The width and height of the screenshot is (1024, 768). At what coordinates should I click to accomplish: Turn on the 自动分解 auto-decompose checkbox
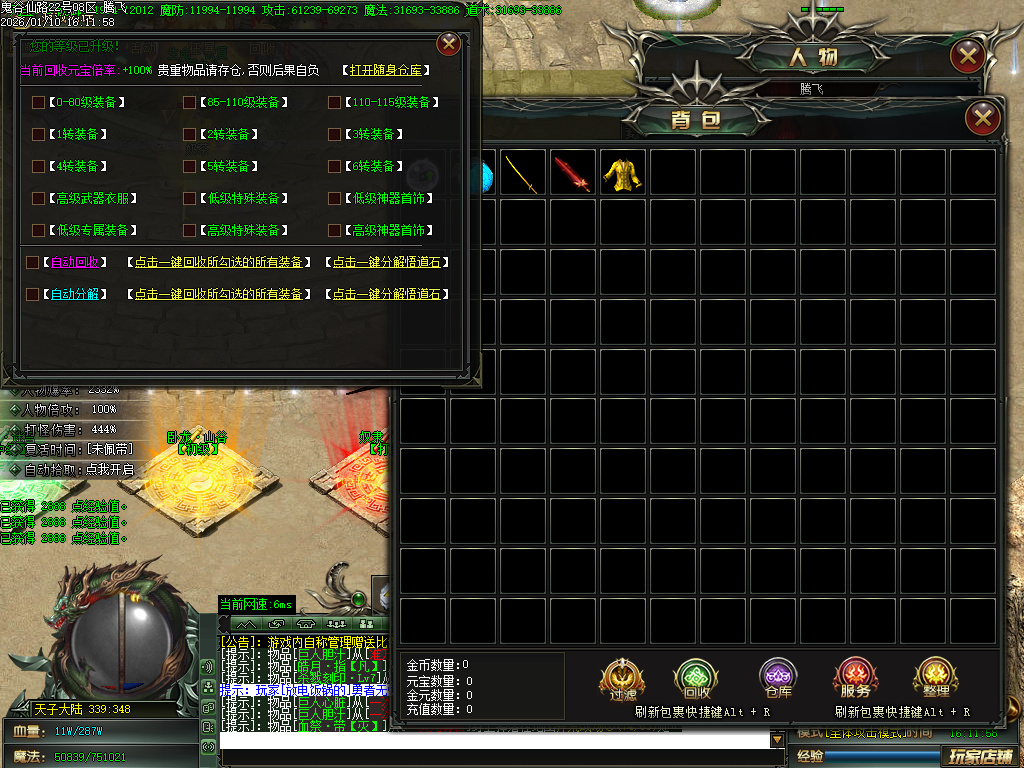pyautogui.click(x=33, y=294)
